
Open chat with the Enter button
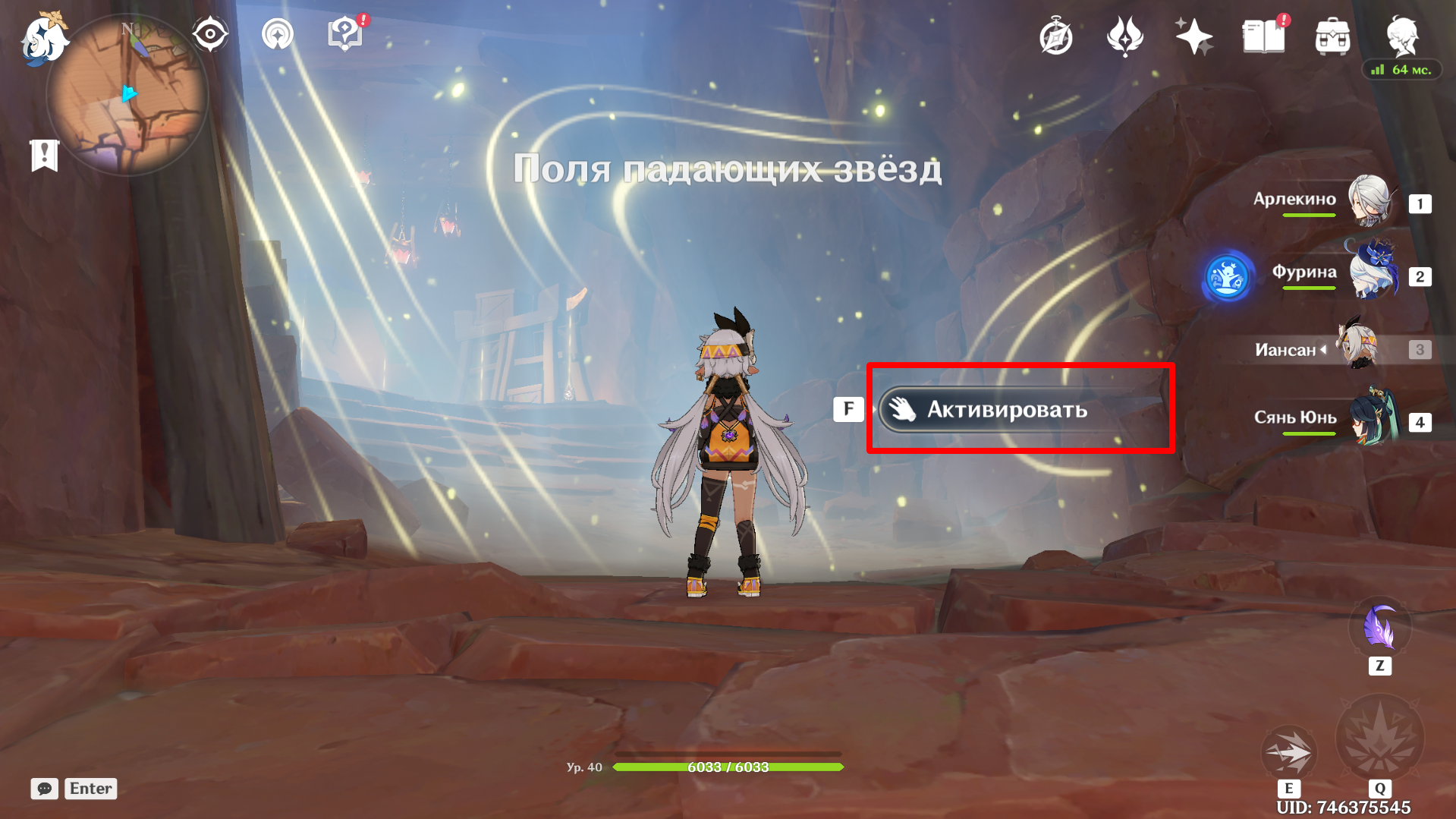(90, 789)
